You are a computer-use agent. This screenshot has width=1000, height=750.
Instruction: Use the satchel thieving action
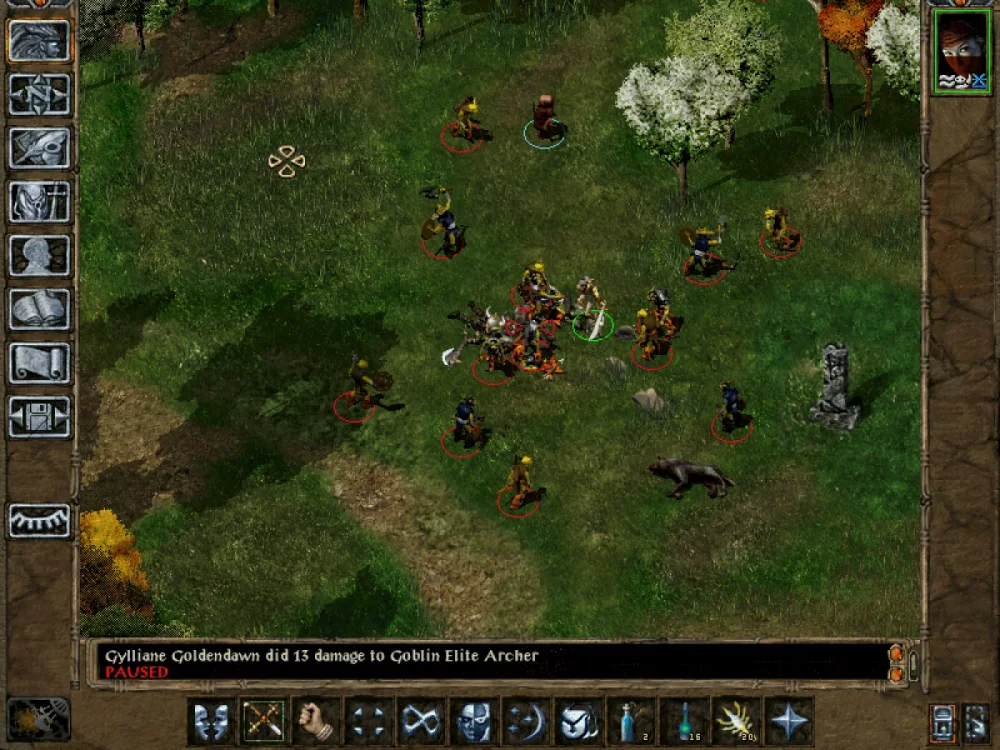(x=579, y=721)
